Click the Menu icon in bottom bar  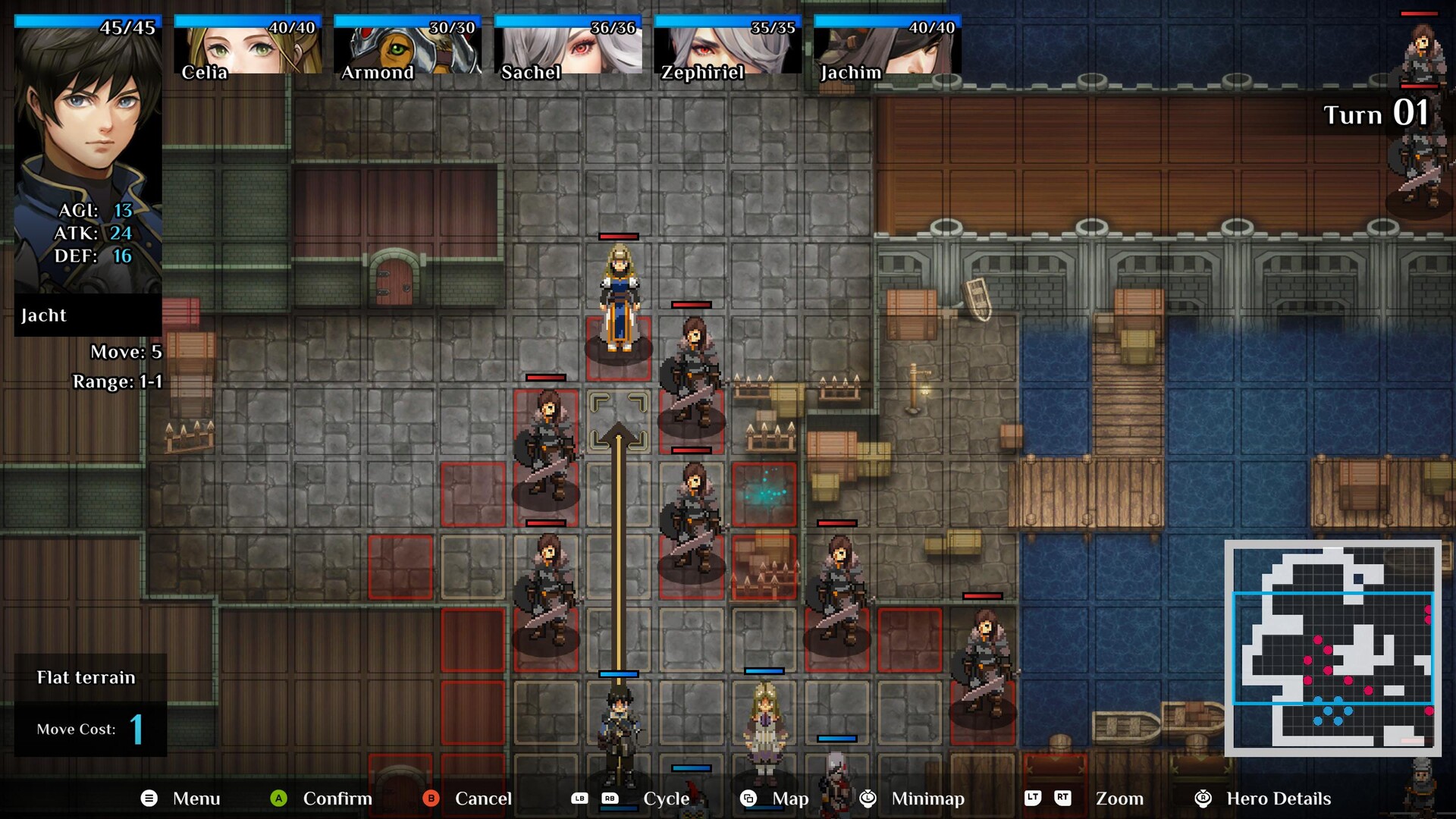pos(149,799)
